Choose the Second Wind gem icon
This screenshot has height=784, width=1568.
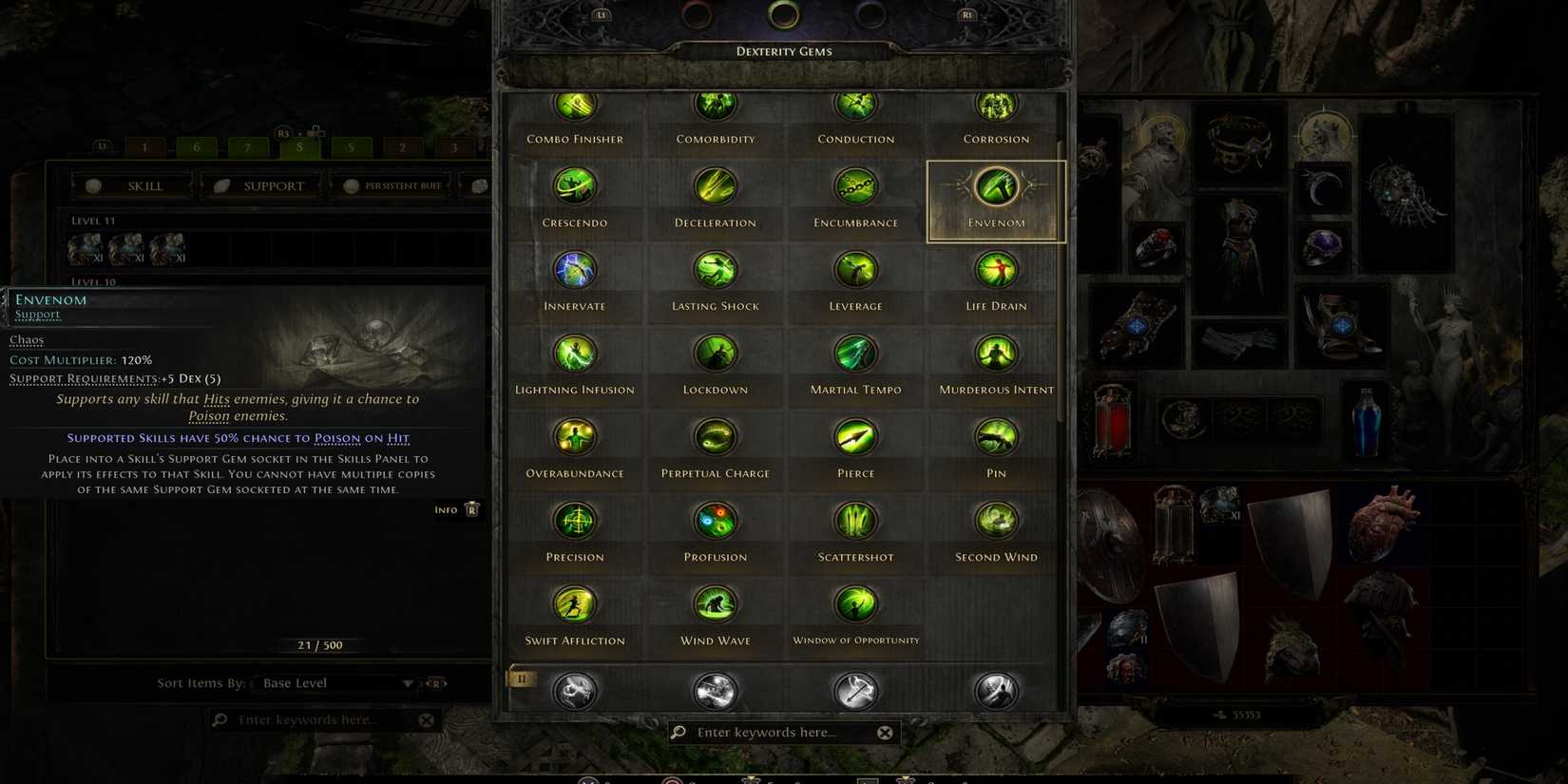(995, 521)
